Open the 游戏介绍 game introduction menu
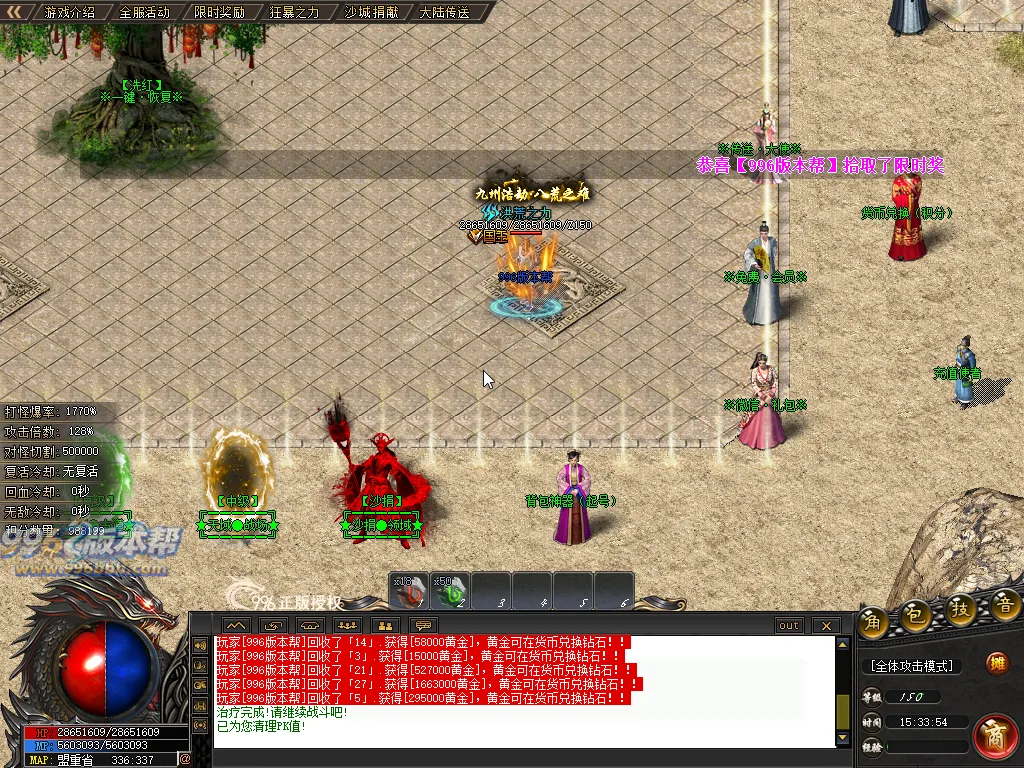 pyautogui.click(x=70, y=13)
